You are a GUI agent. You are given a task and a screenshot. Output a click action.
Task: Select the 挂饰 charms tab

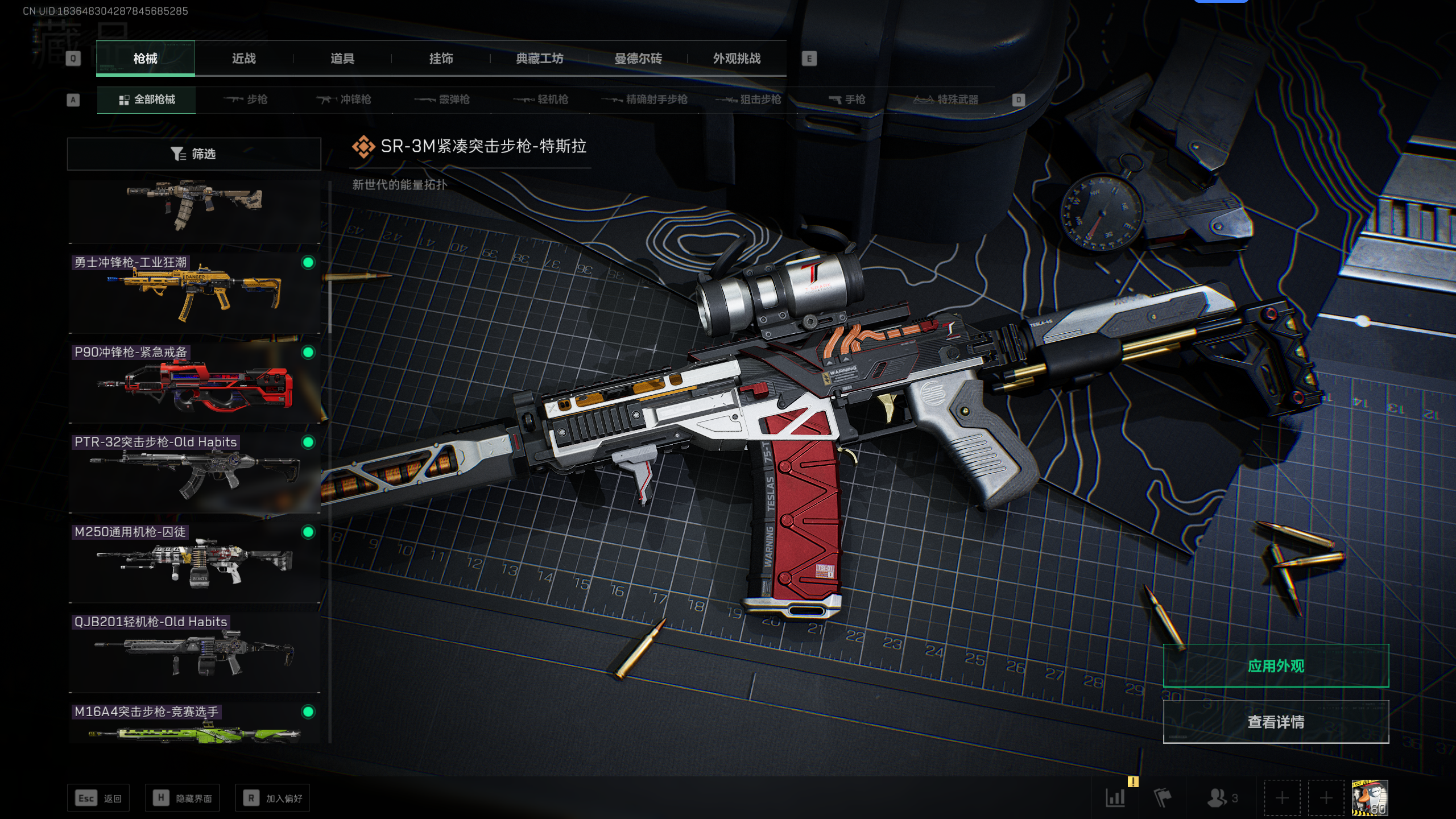point(441,59)
